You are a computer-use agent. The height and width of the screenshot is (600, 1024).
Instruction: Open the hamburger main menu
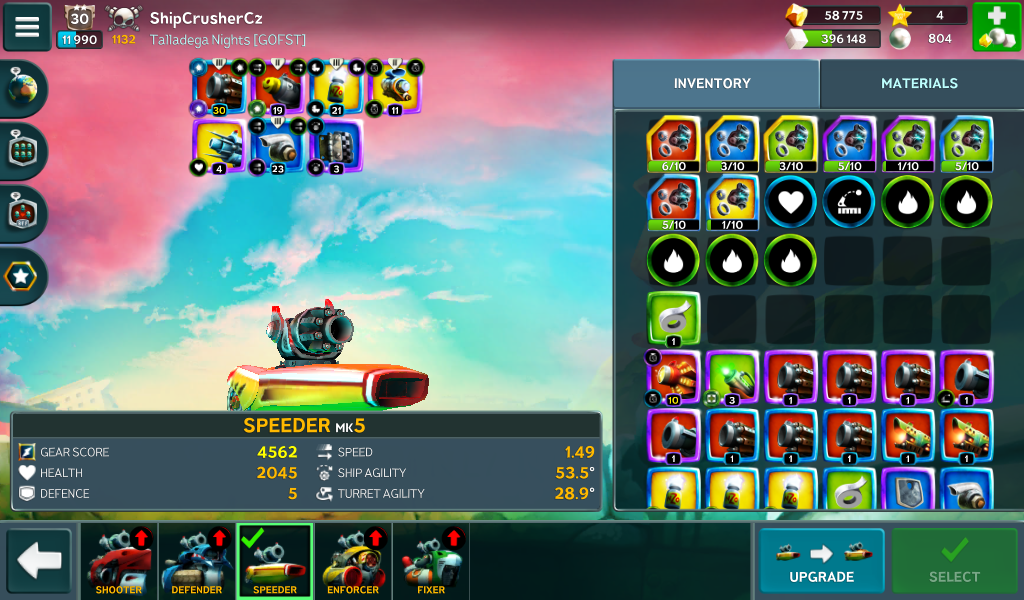tap(27, 27)
